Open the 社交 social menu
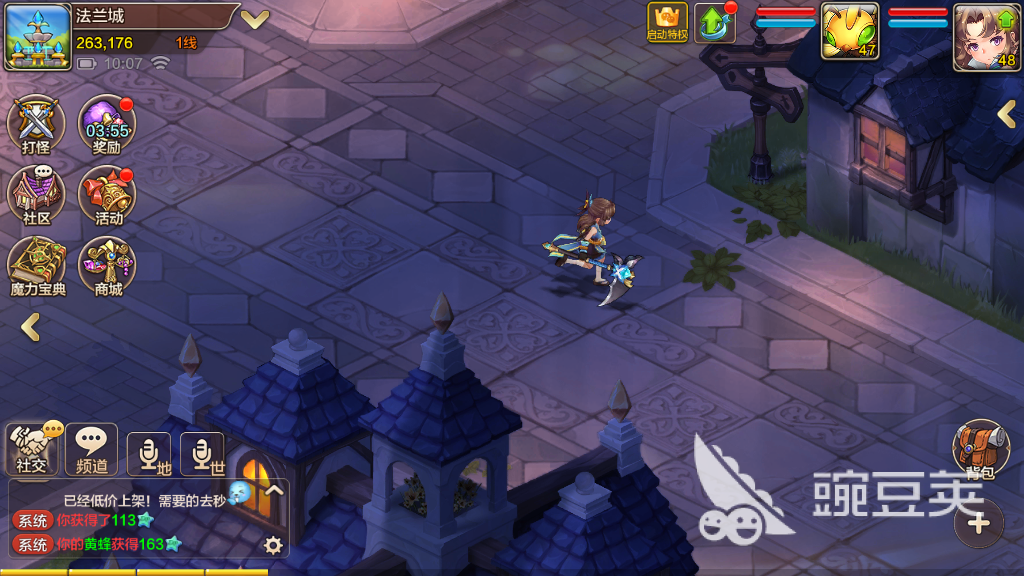 33,448
